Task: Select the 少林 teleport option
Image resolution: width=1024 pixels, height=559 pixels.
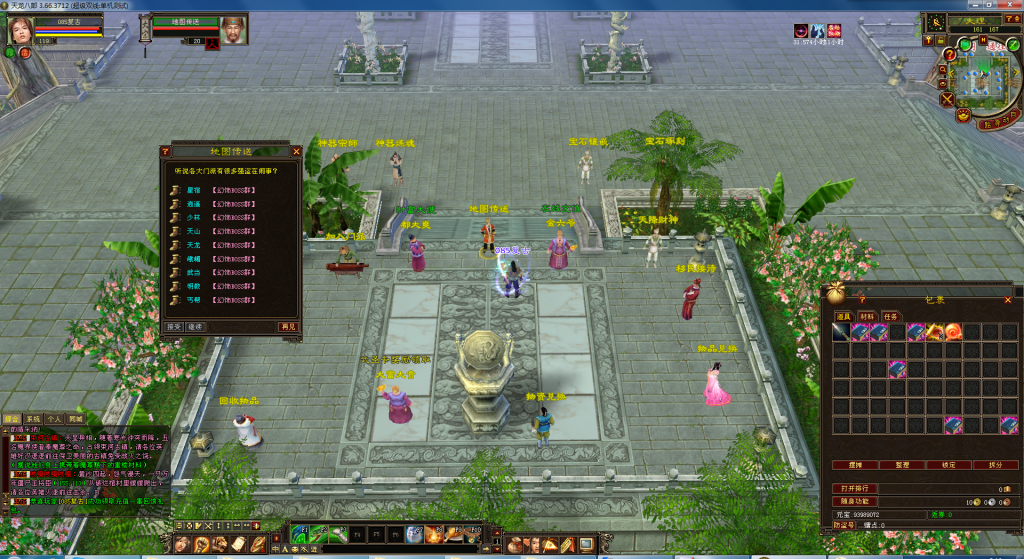Action: (193, 216)
